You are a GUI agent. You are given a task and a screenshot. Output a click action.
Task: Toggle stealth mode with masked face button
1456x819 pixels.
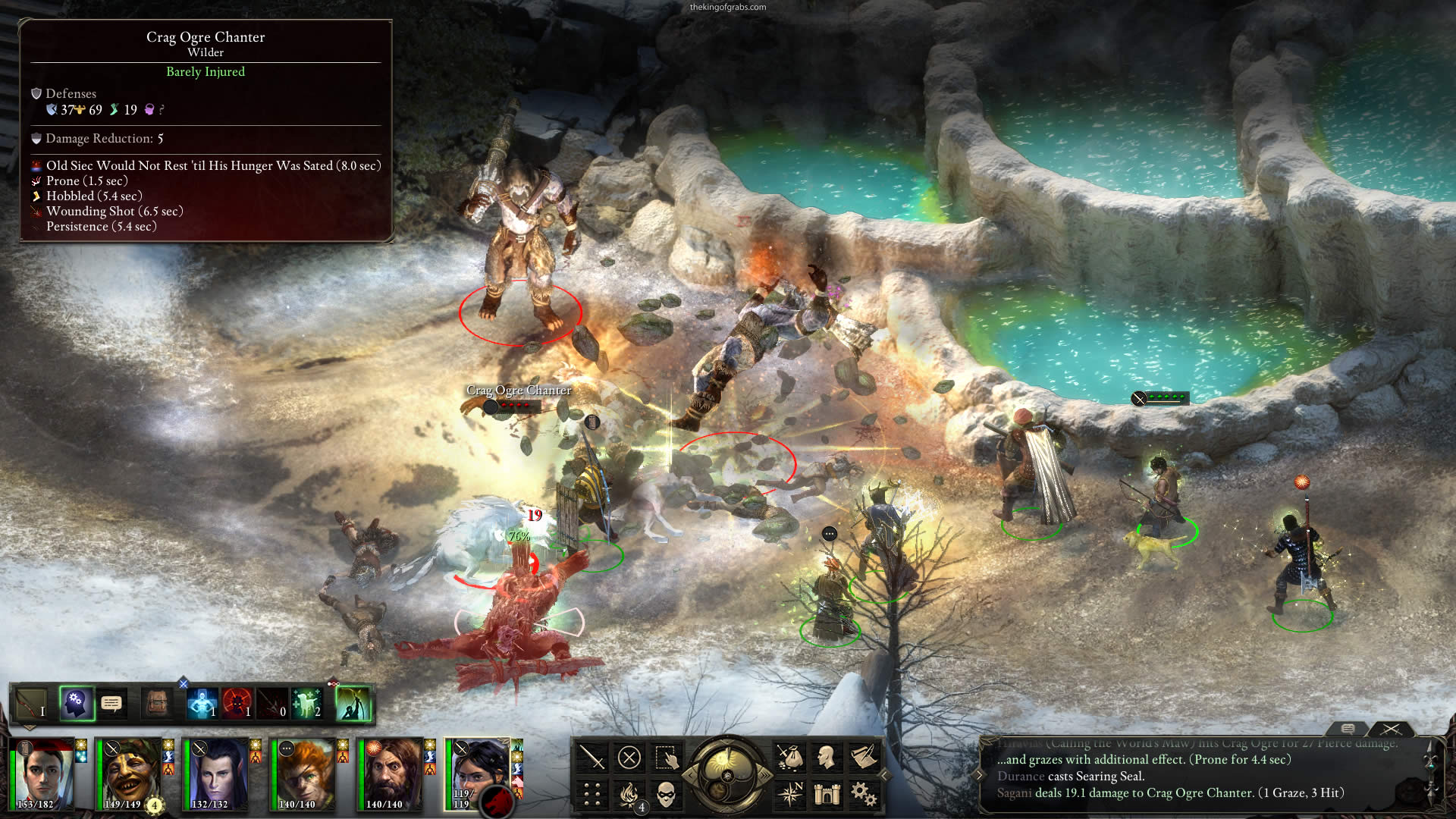666,794
